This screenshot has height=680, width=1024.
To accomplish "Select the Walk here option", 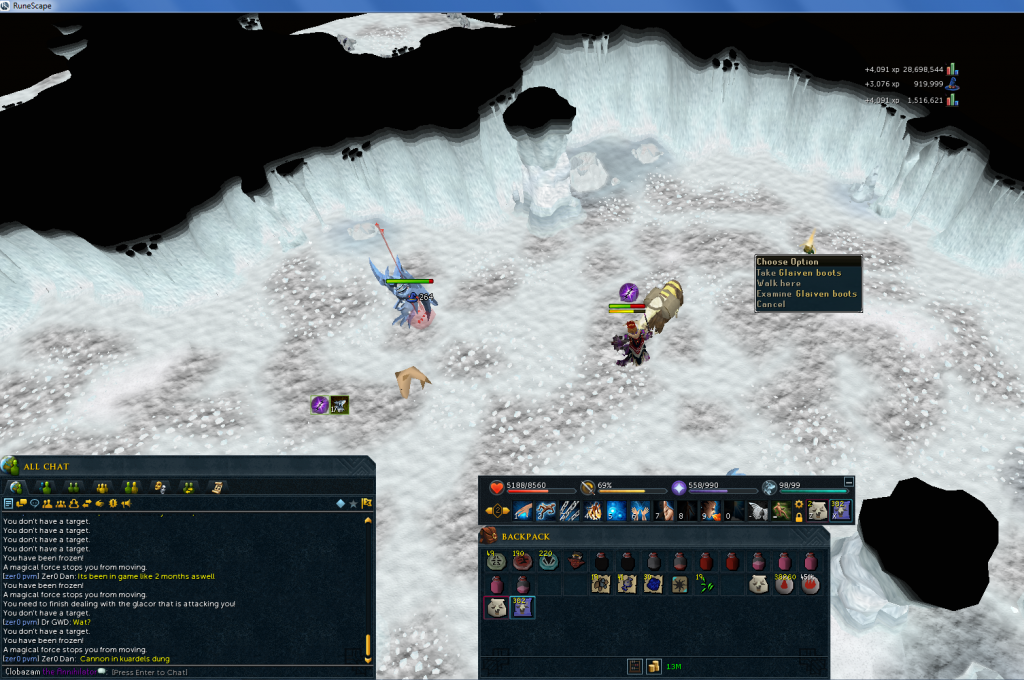I will point(778,284).
